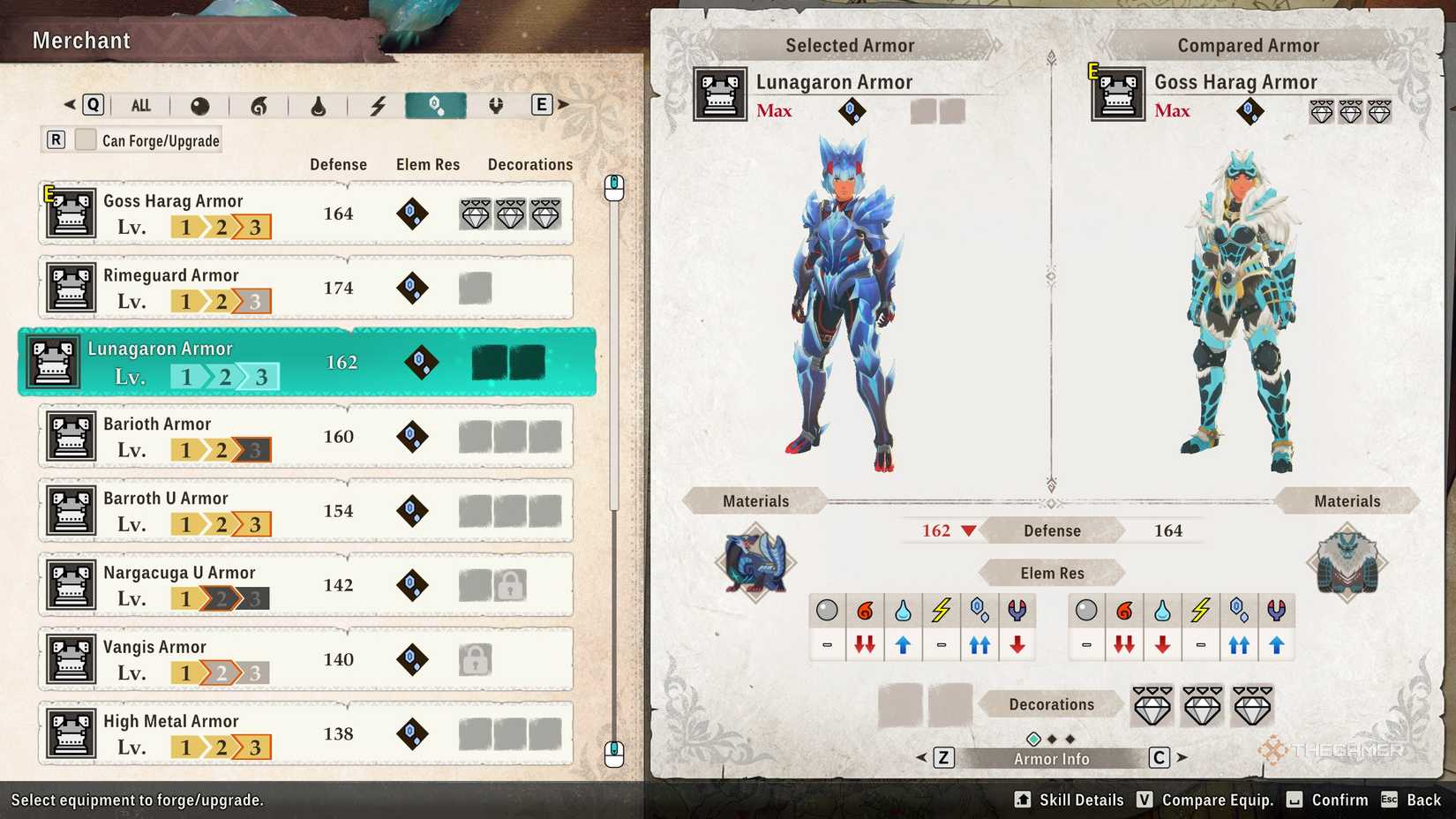
Task: Select the Fire element filter icon
Action: [259, 105]
